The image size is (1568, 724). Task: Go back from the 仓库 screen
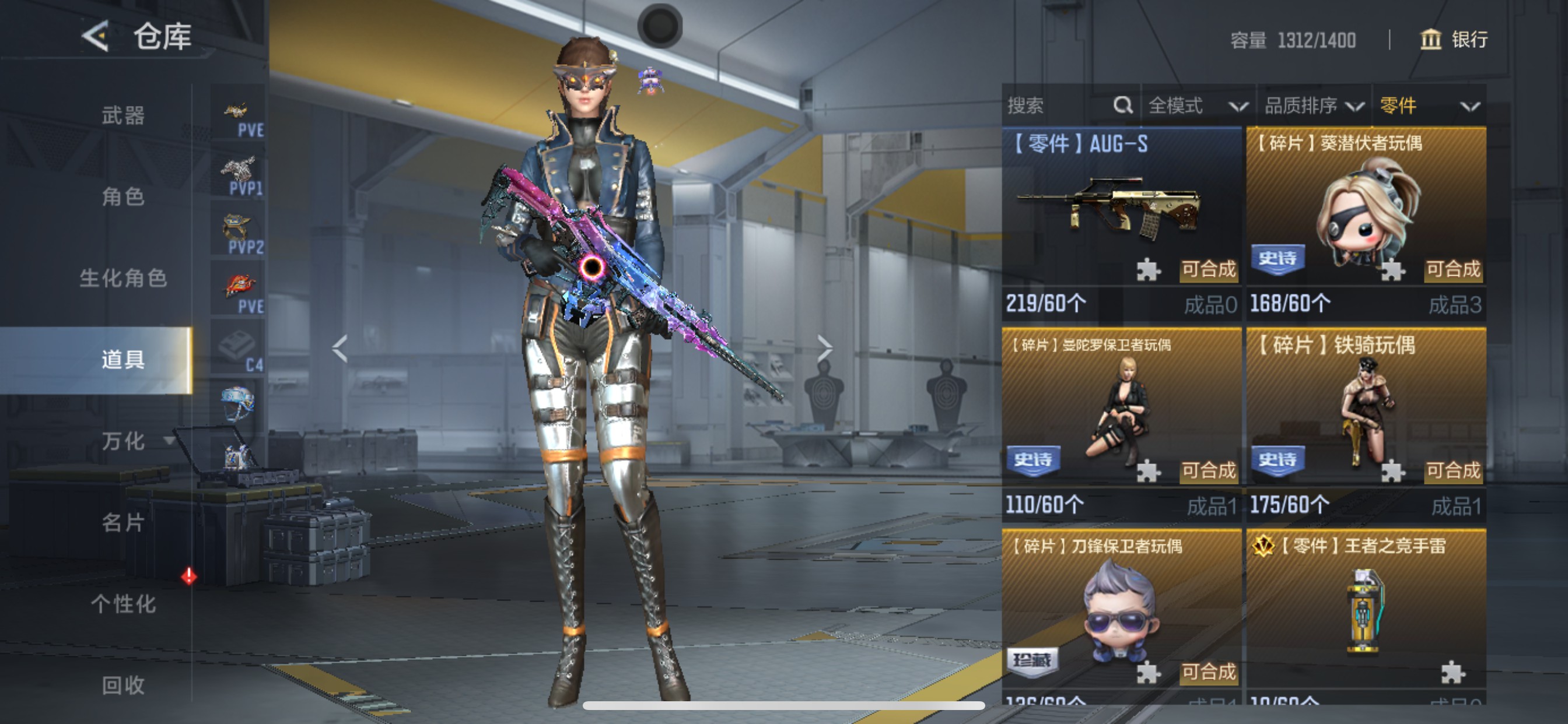(96, 37)
